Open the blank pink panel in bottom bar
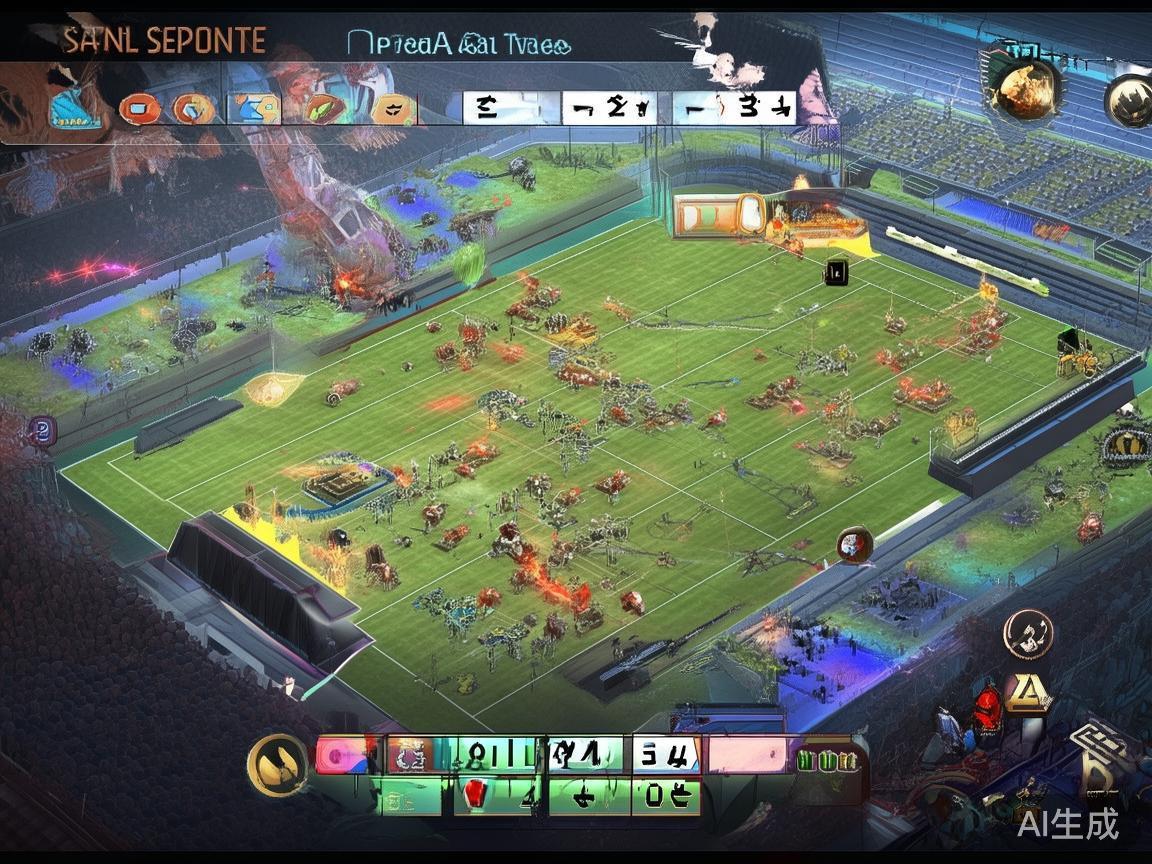 [747, 756]
